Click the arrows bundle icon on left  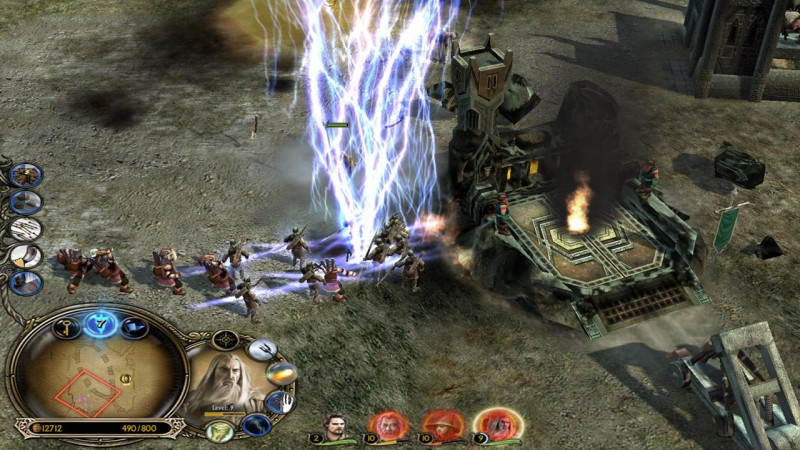26,228
